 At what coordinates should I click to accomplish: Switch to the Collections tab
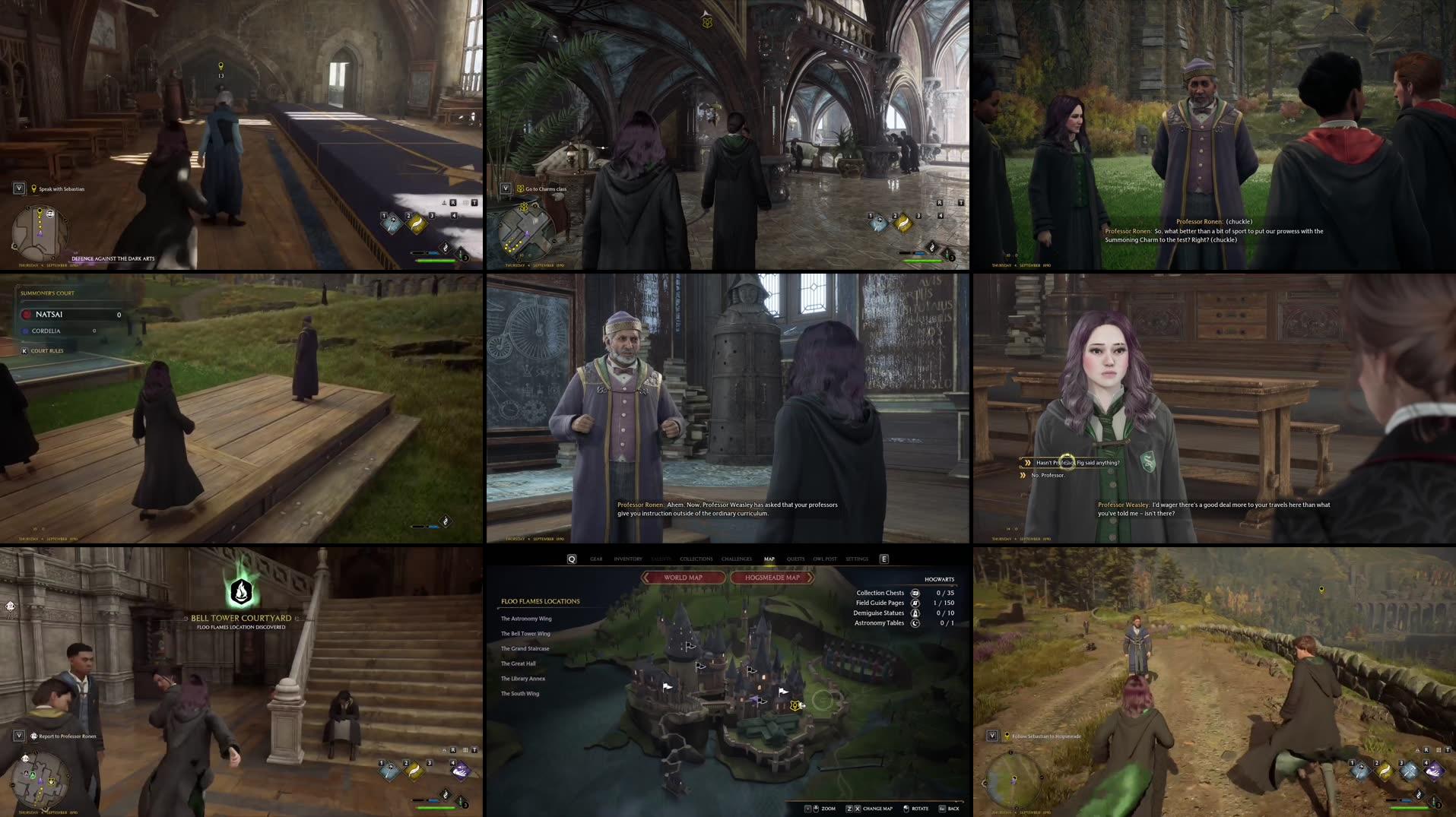pyautogui.click(x=697, y=559)
